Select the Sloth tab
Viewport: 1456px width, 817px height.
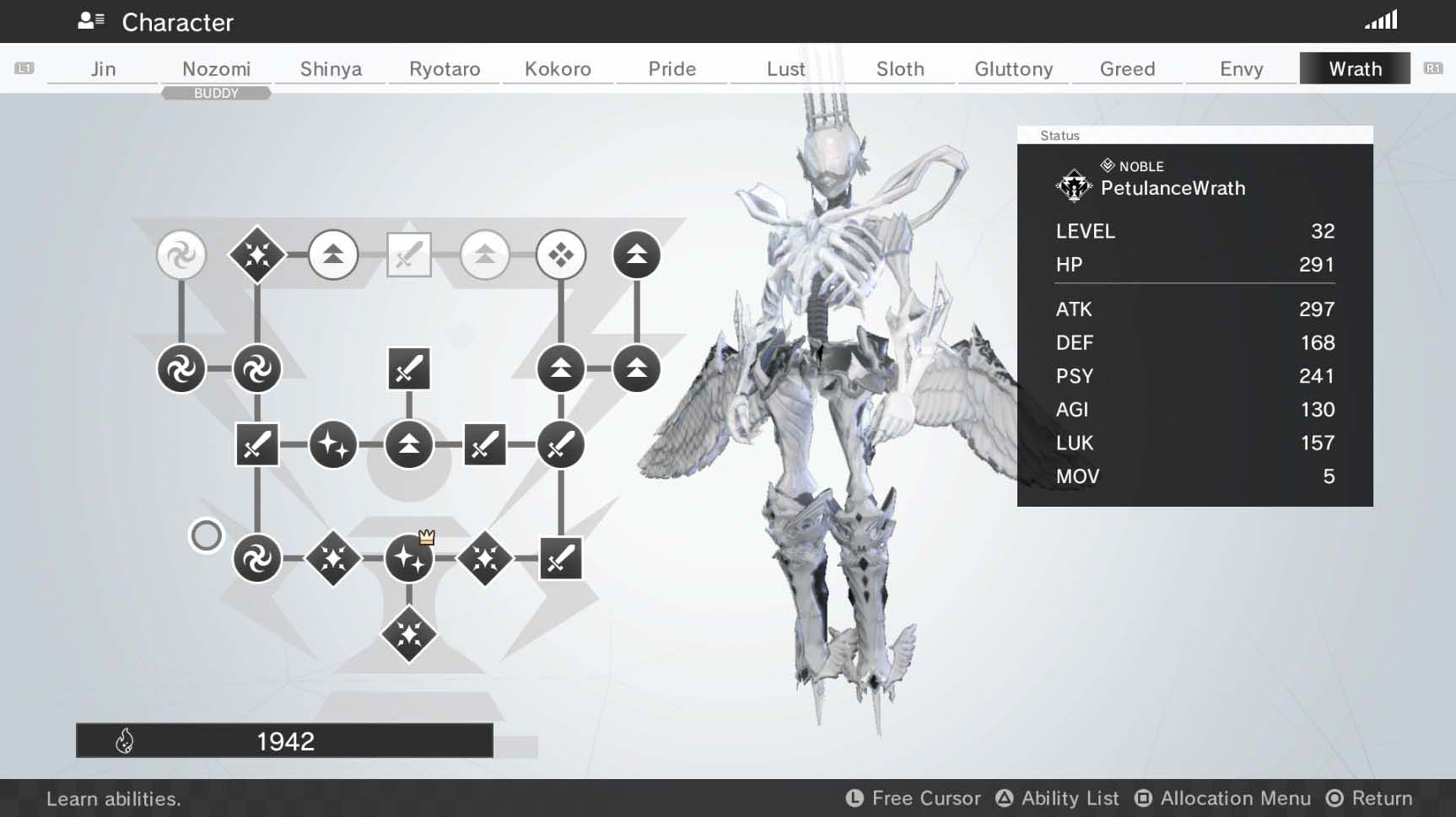(x=900, y=69)
